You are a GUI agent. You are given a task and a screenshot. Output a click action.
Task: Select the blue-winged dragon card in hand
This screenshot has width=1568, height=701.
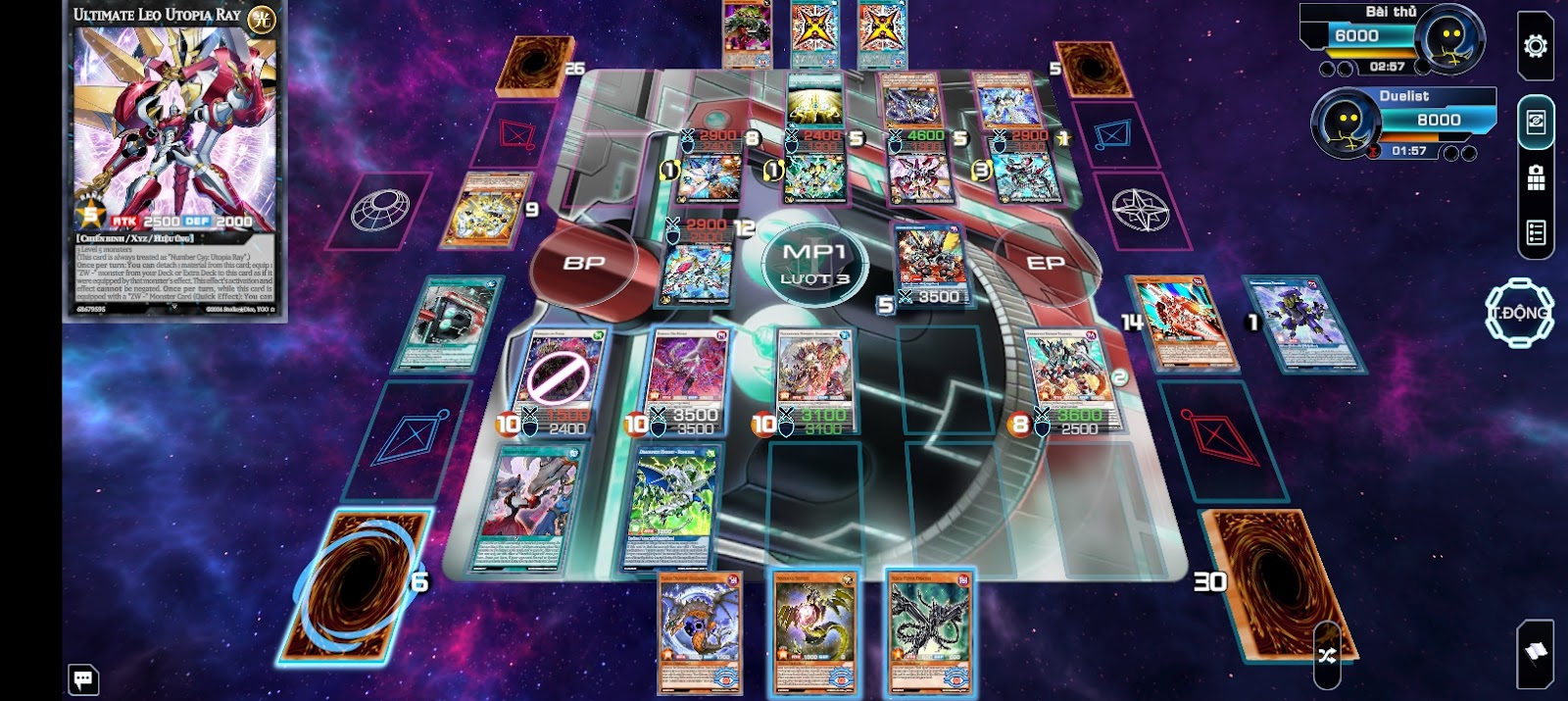[x=700, y=632]
